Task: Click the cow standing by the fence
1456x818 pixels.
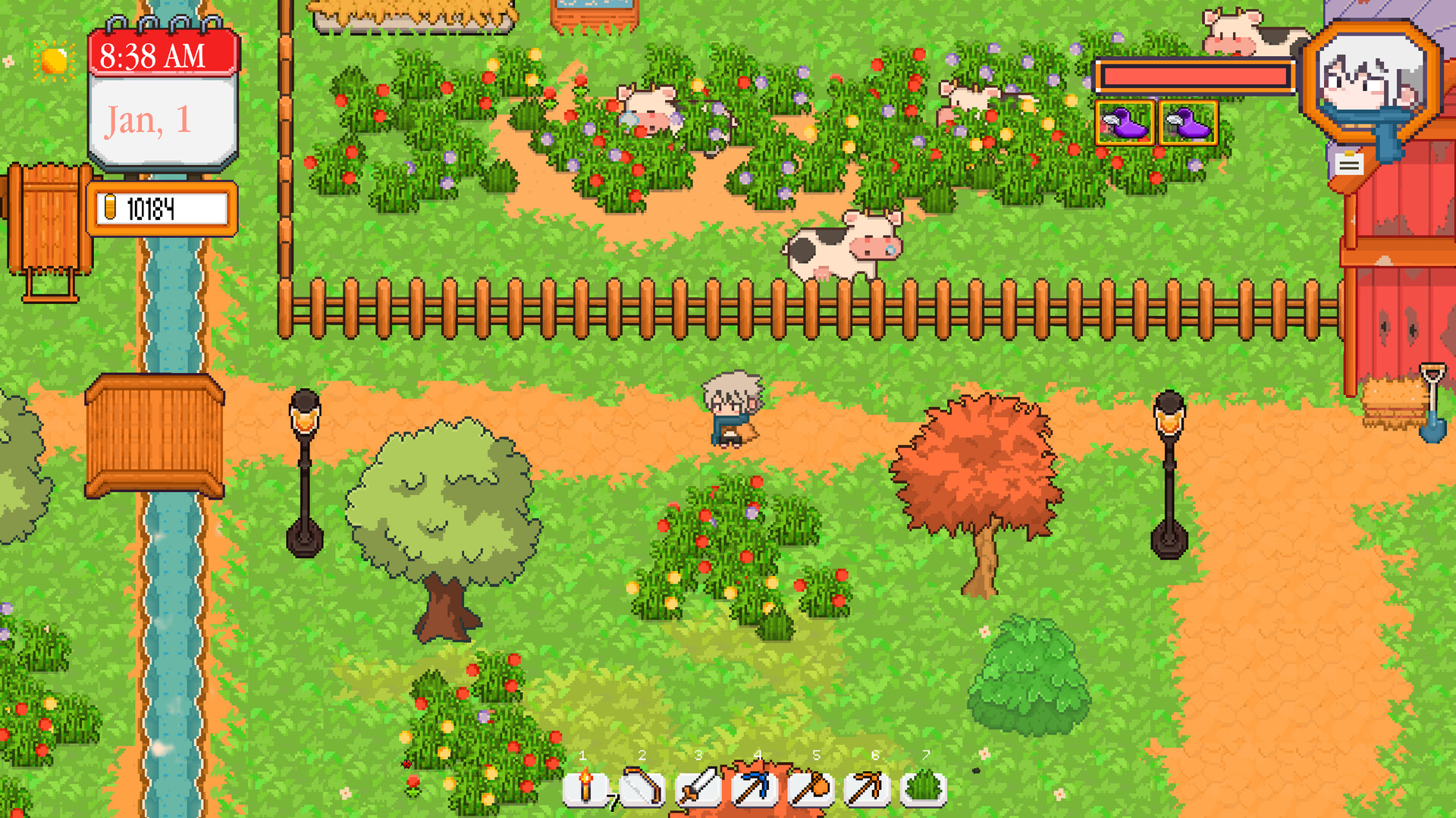Action: [x=842, y=248]
